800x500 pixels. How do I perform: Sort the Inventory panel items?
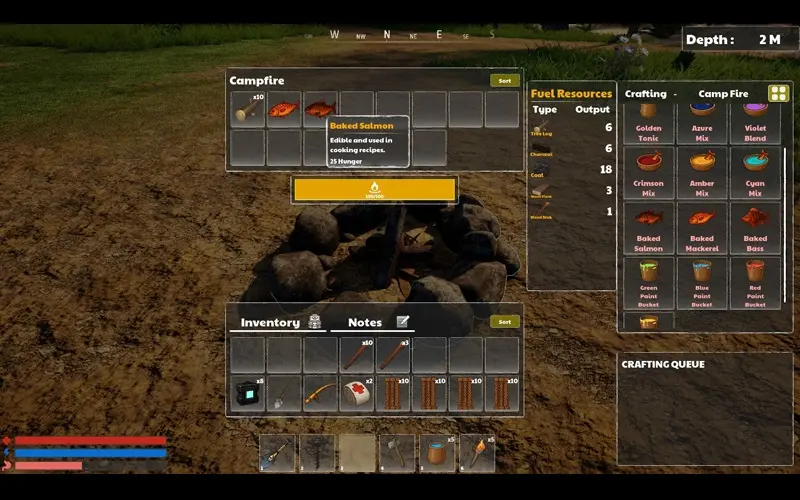504,322
